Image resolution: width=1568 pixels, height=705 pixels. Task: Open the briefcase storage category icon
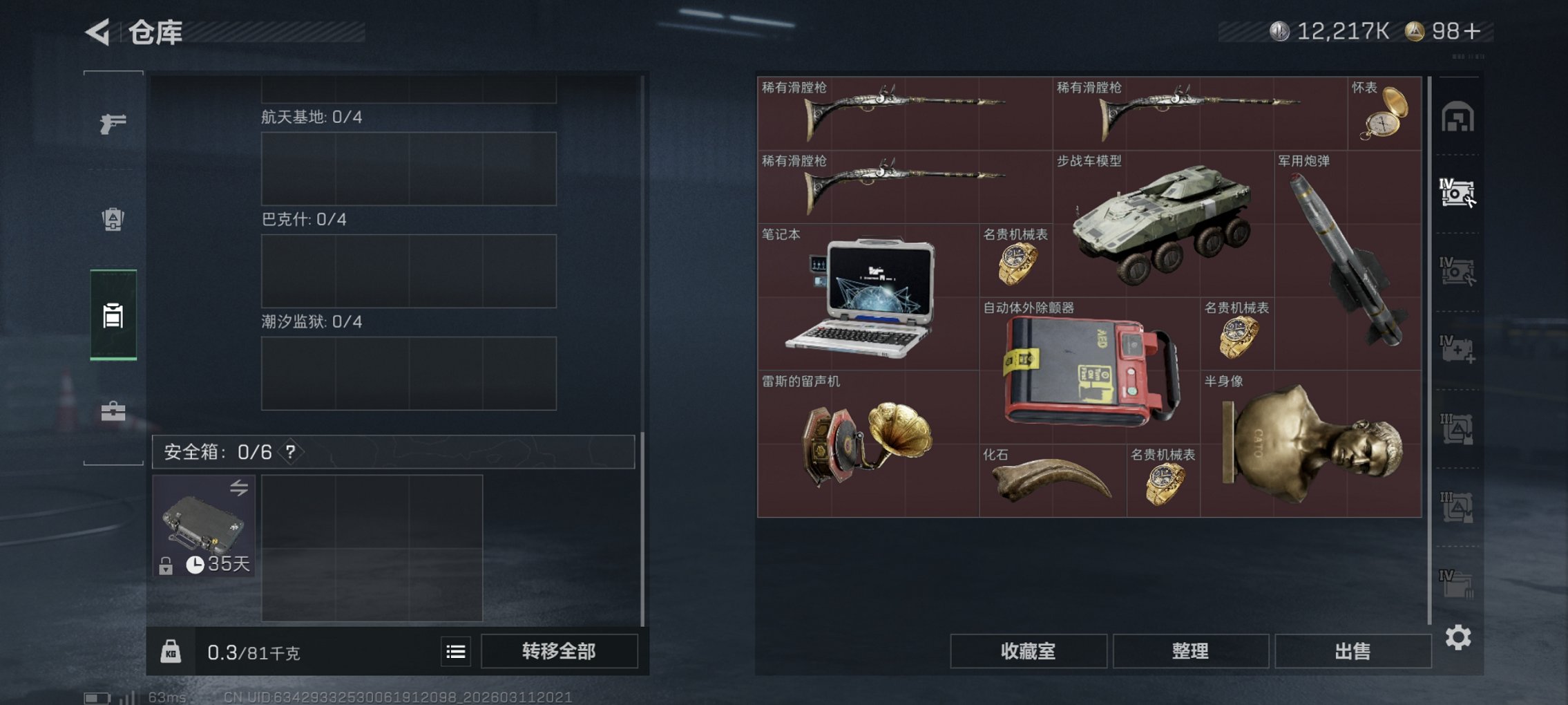click(x=114, y=413)
